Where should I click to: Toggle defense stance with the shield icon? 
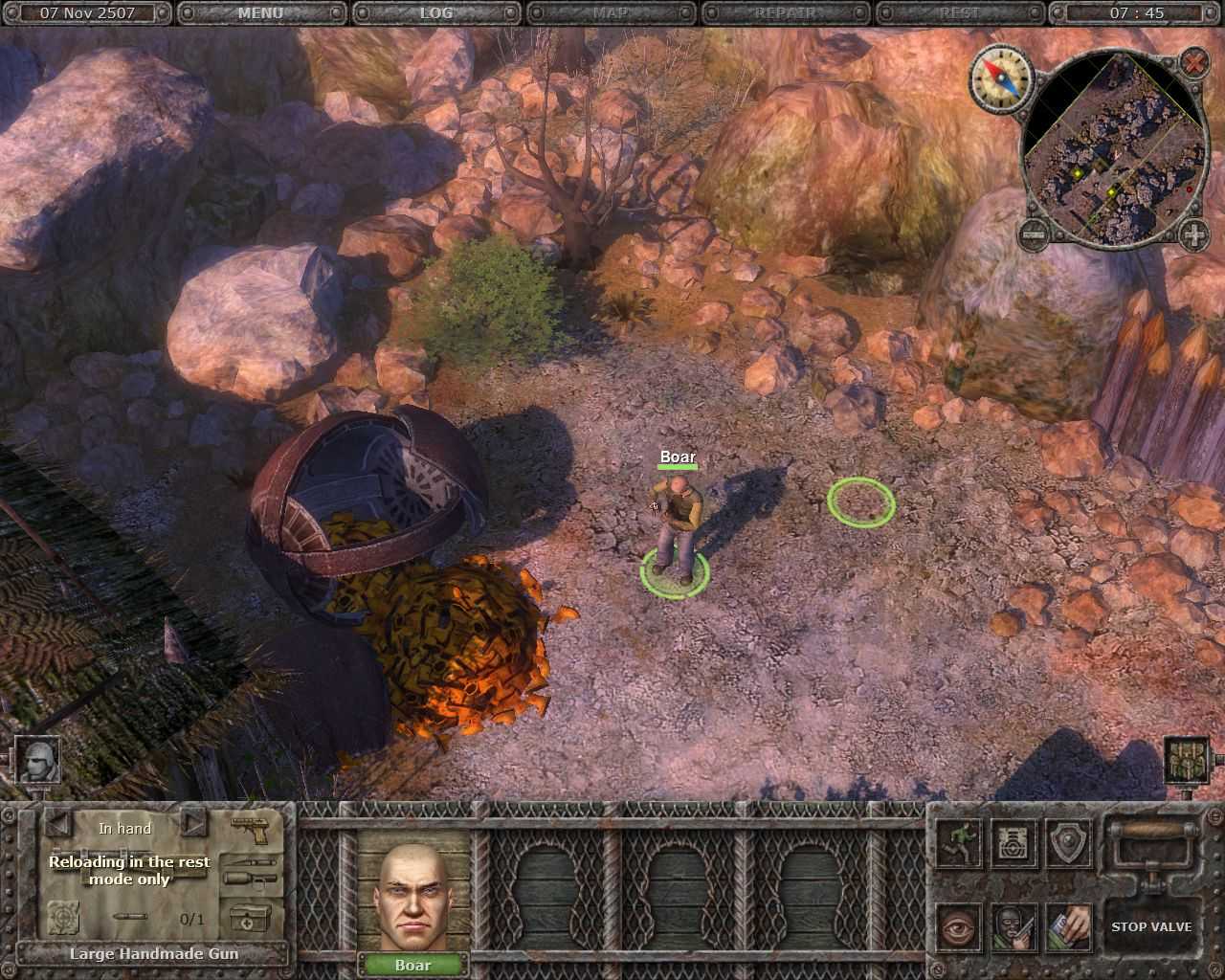(1068, 845)
